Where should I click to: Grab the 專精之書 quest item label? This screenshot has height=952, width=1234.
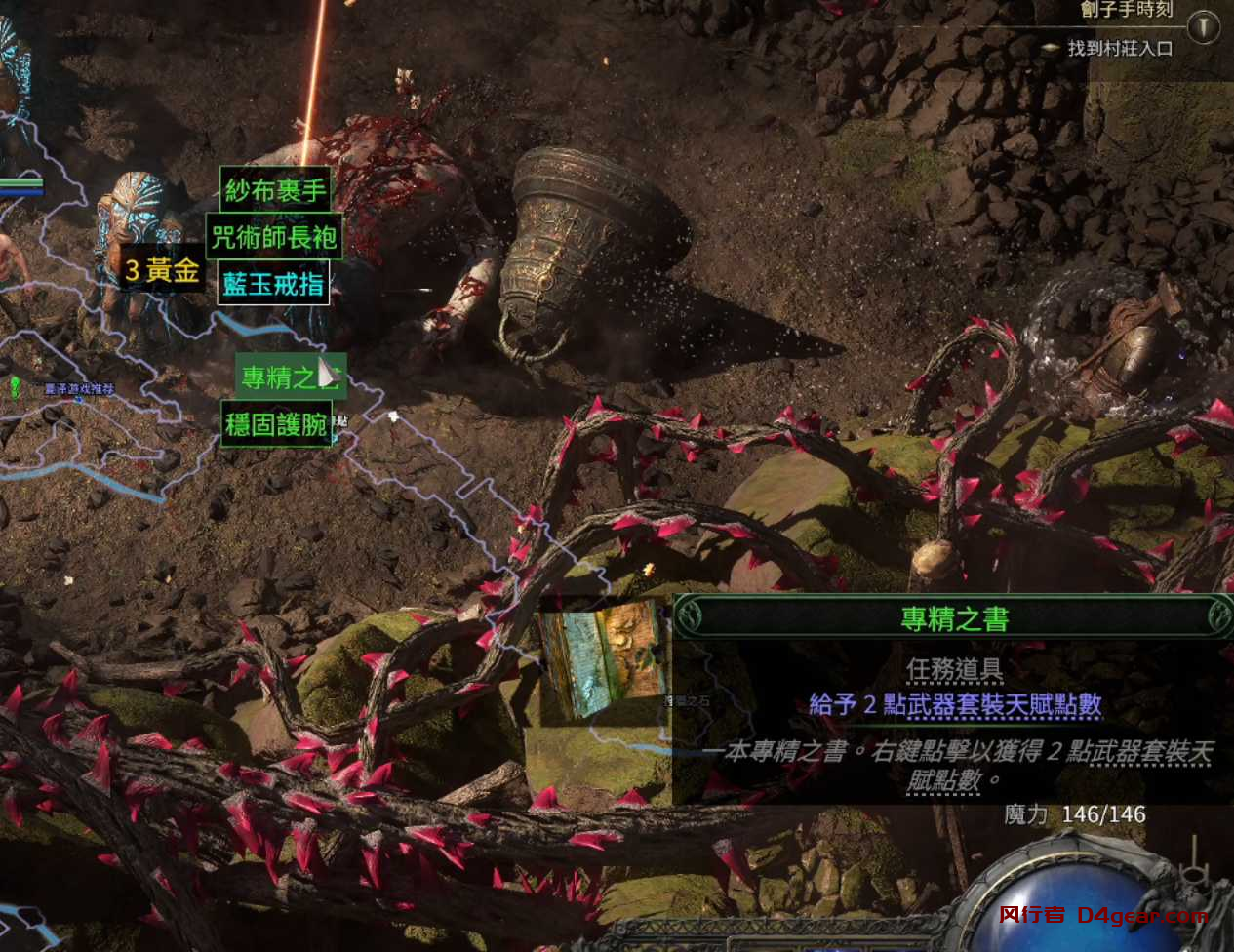click(x=290, y=377)
